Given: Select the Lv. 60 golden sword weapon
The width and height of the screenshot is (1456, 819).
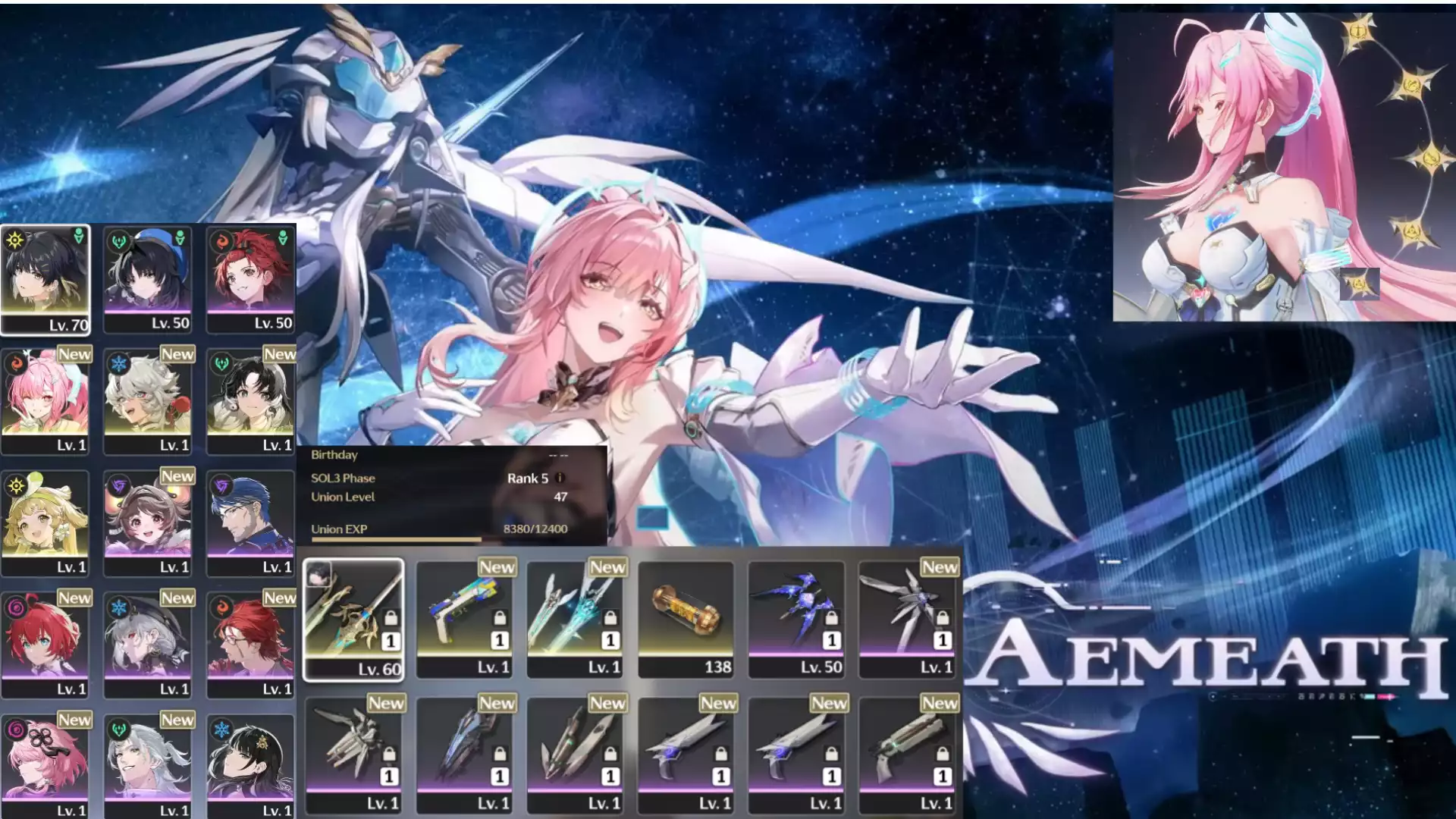Looking at the screenshot, I should (x=353, y=619).
